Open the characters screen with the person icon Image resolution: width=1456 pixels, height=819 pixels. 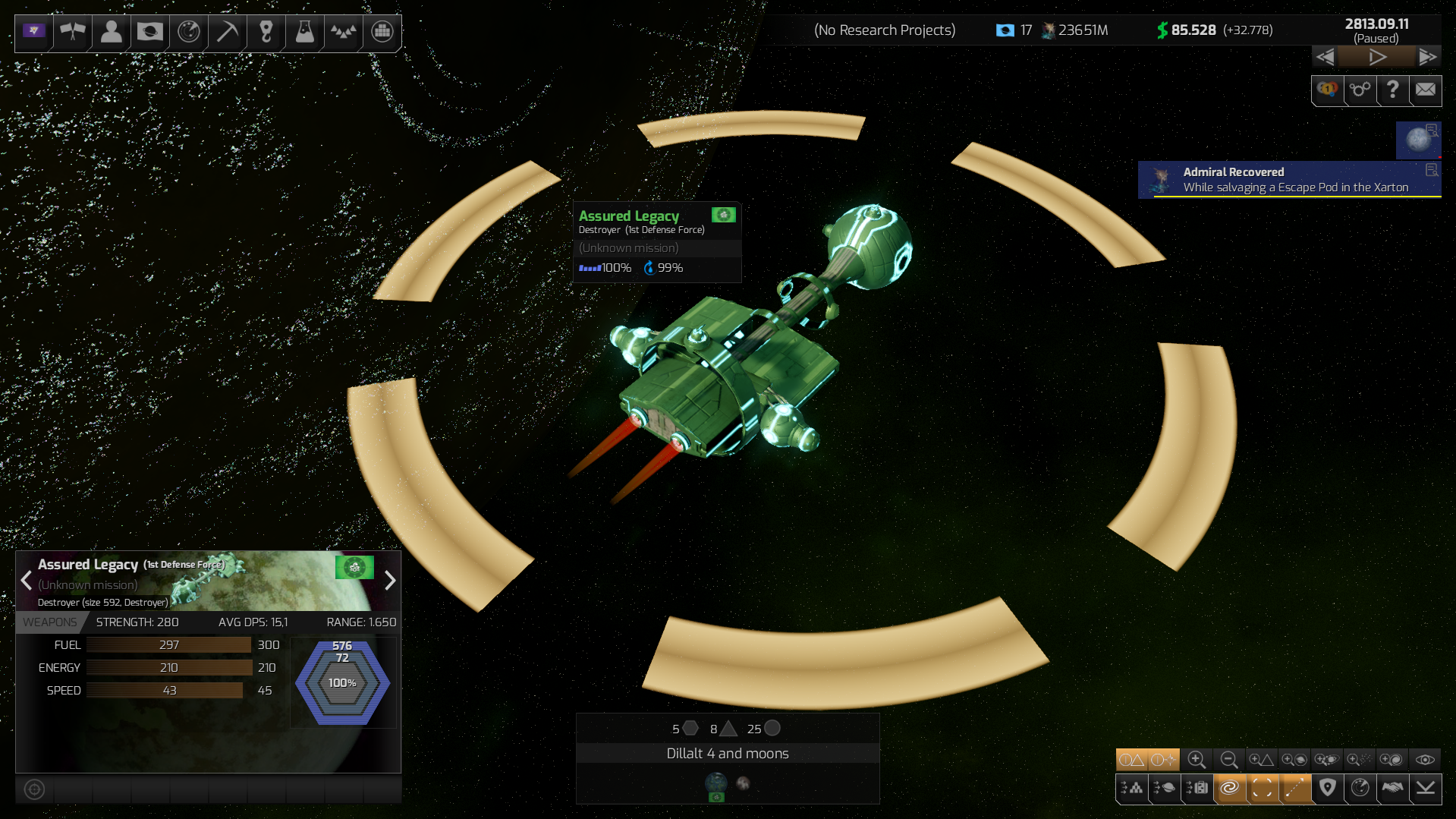click(x=111, y=33)
